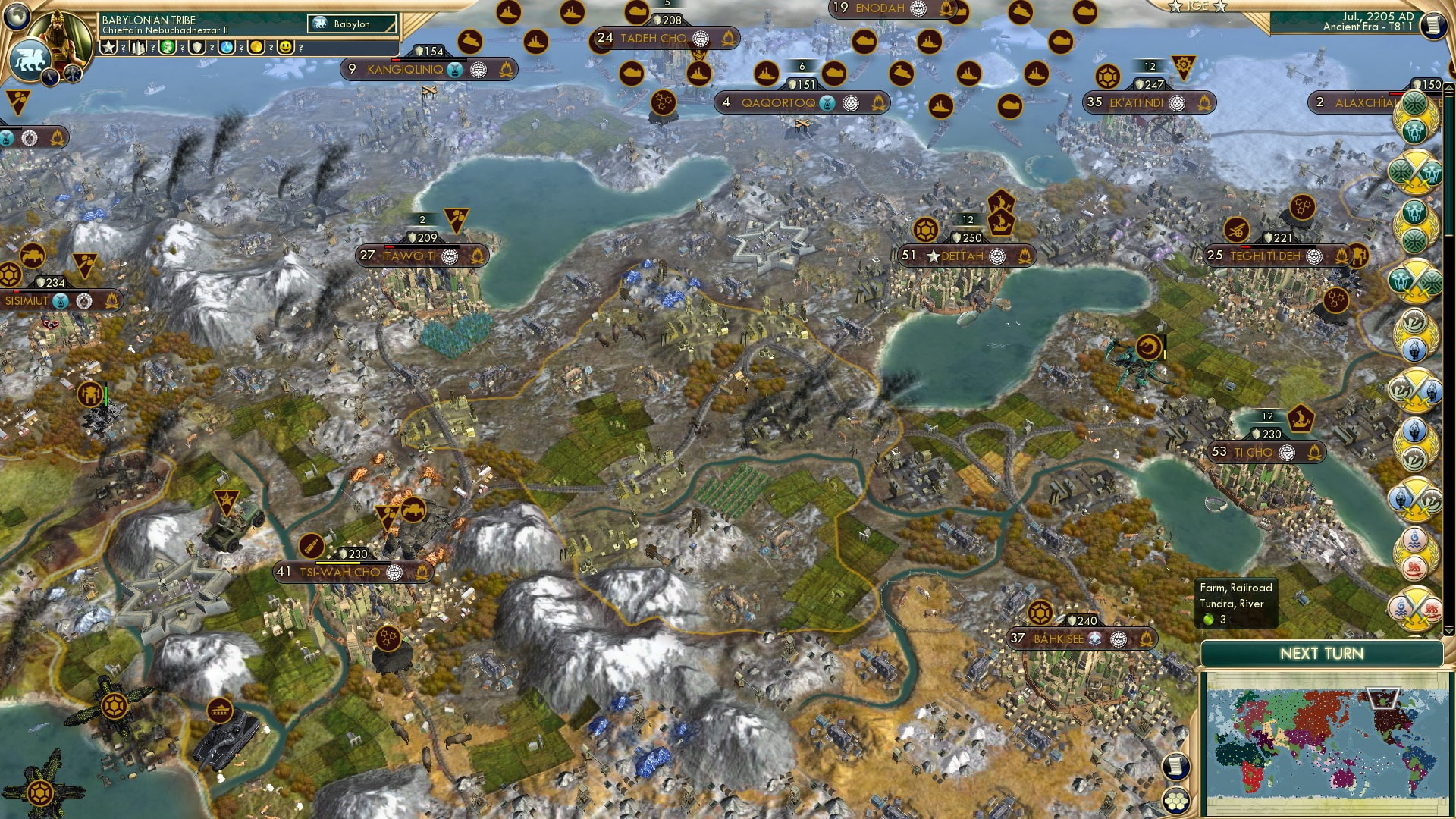Click the red damage bar on Kangiqliniq's banner

coord(396,60)
